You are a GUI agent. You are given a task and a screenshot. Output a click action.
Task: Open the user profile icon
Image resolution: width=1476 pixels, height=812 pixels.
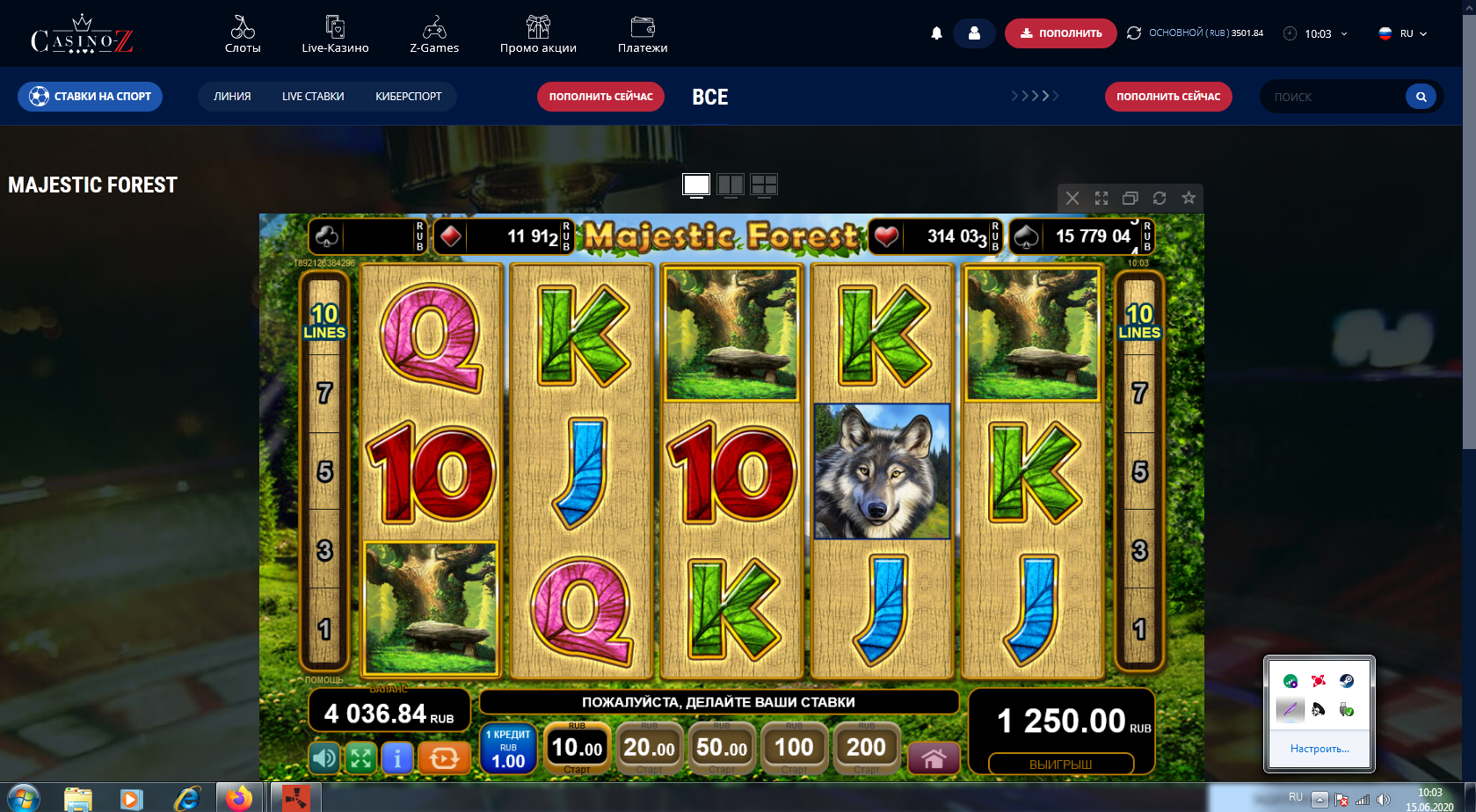click(974, 33)
